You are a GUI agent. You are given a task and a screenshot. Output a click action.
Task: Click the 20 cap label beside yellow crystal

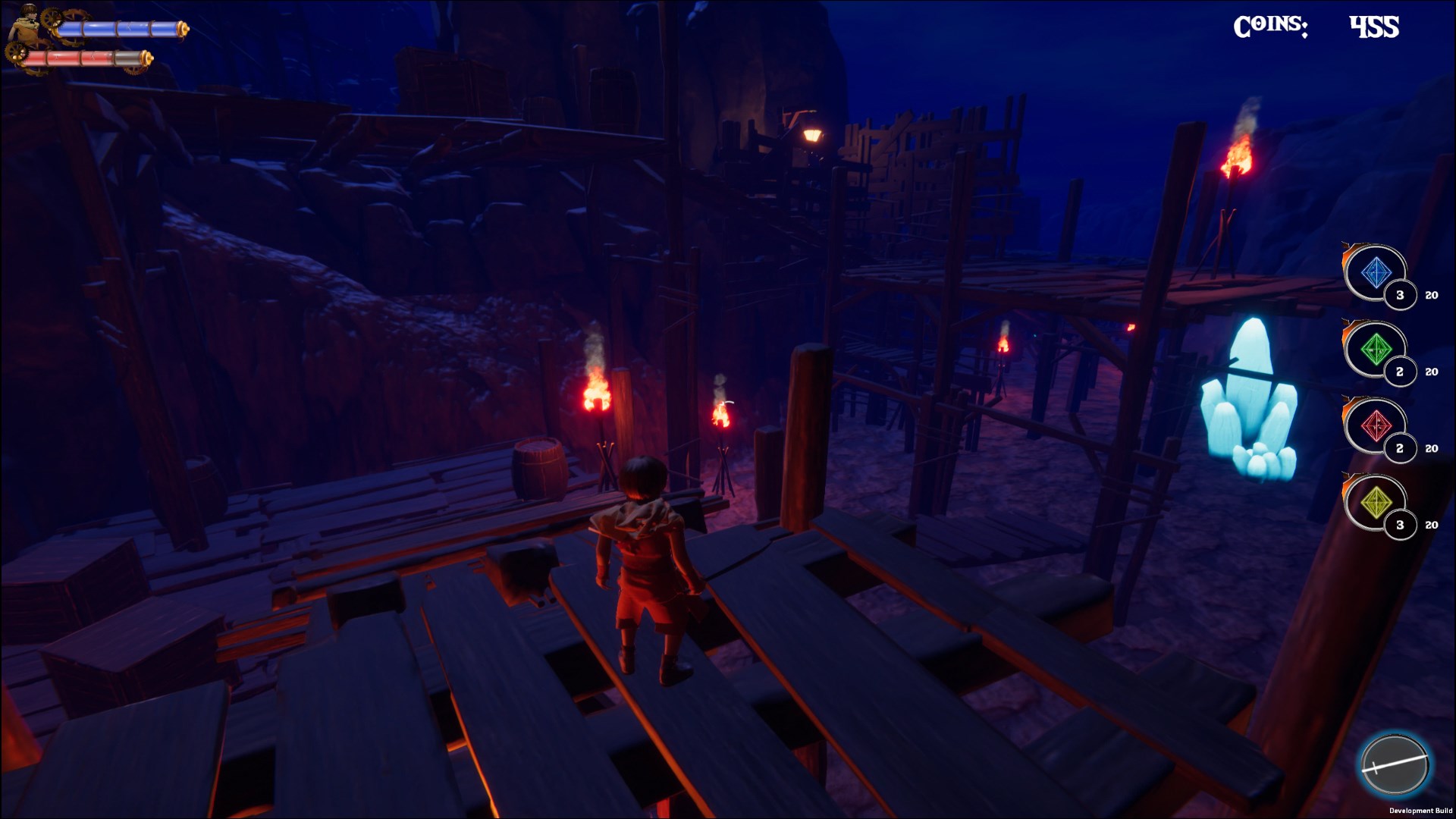pyautogui.click(x=1431, y=525)
